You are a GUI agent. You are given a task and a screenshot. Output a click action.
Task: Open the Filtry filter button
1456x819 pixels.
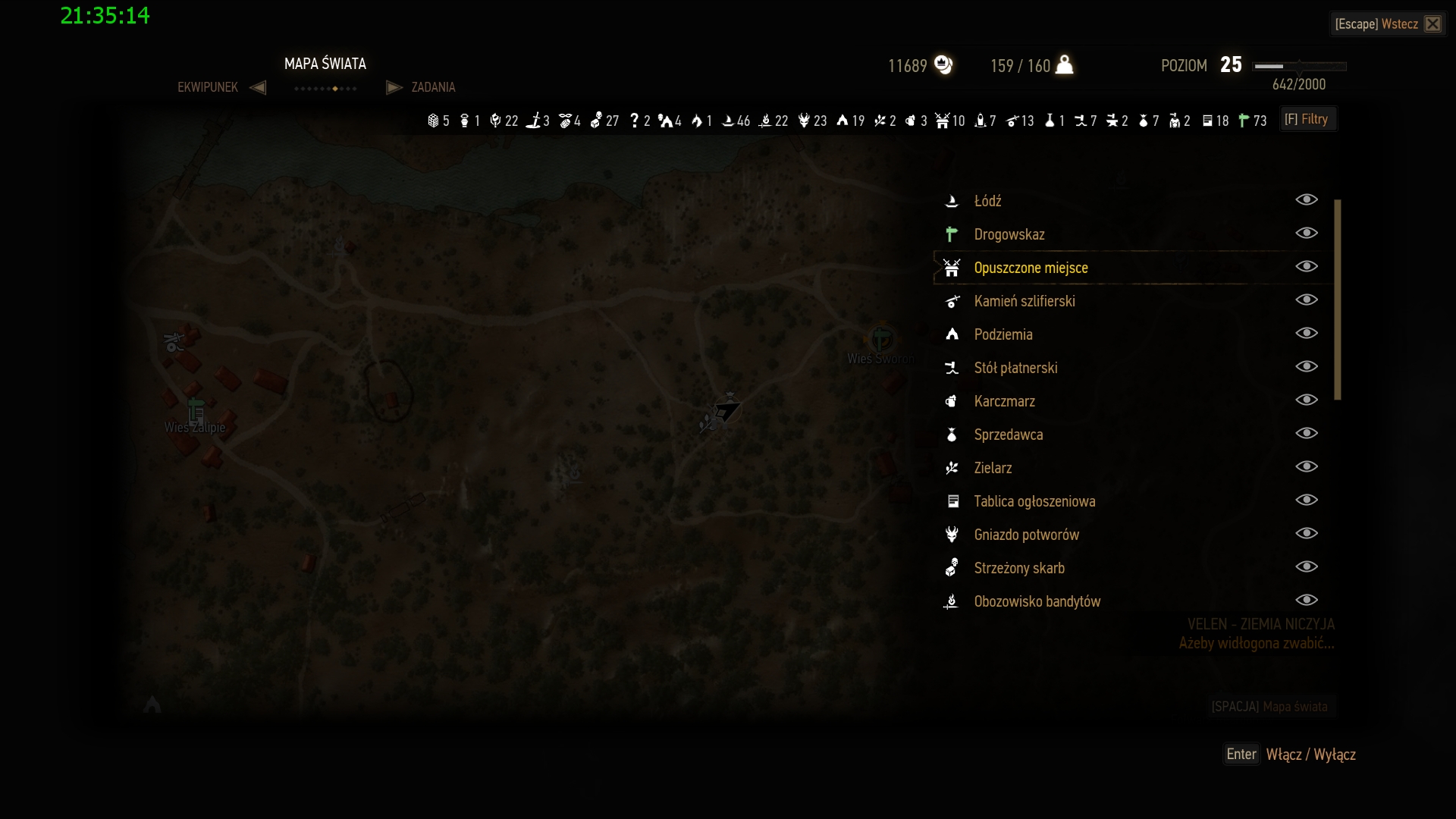coord(1308,119)
